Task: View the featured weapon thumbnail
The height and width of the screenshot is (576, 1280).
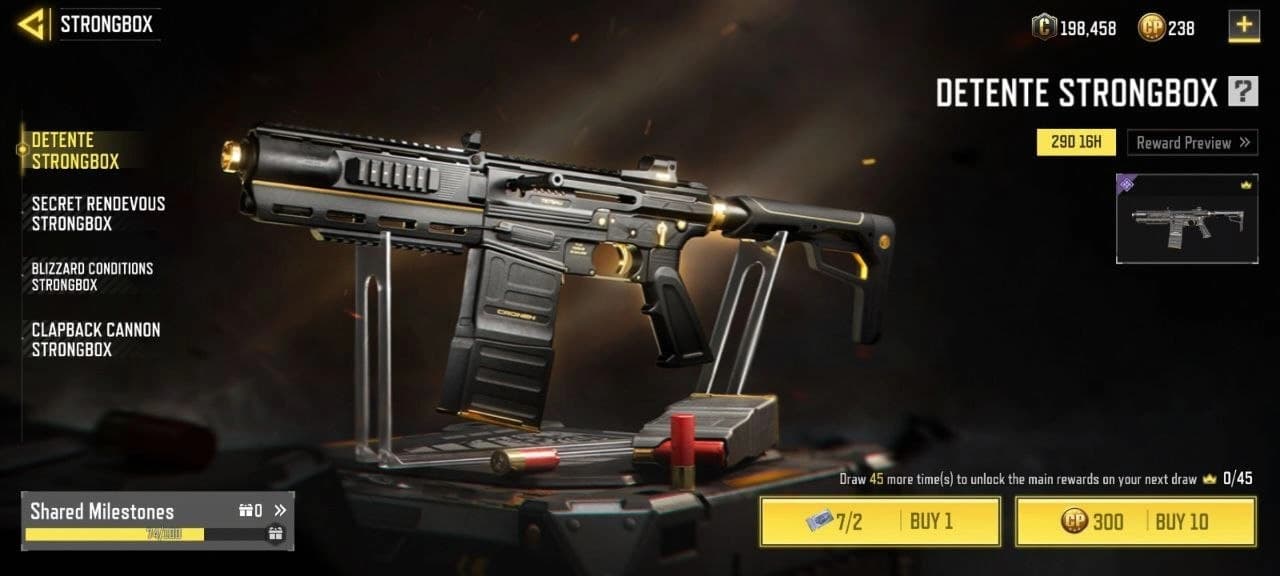Action: pyautogui.click(x=1187, y=219)
